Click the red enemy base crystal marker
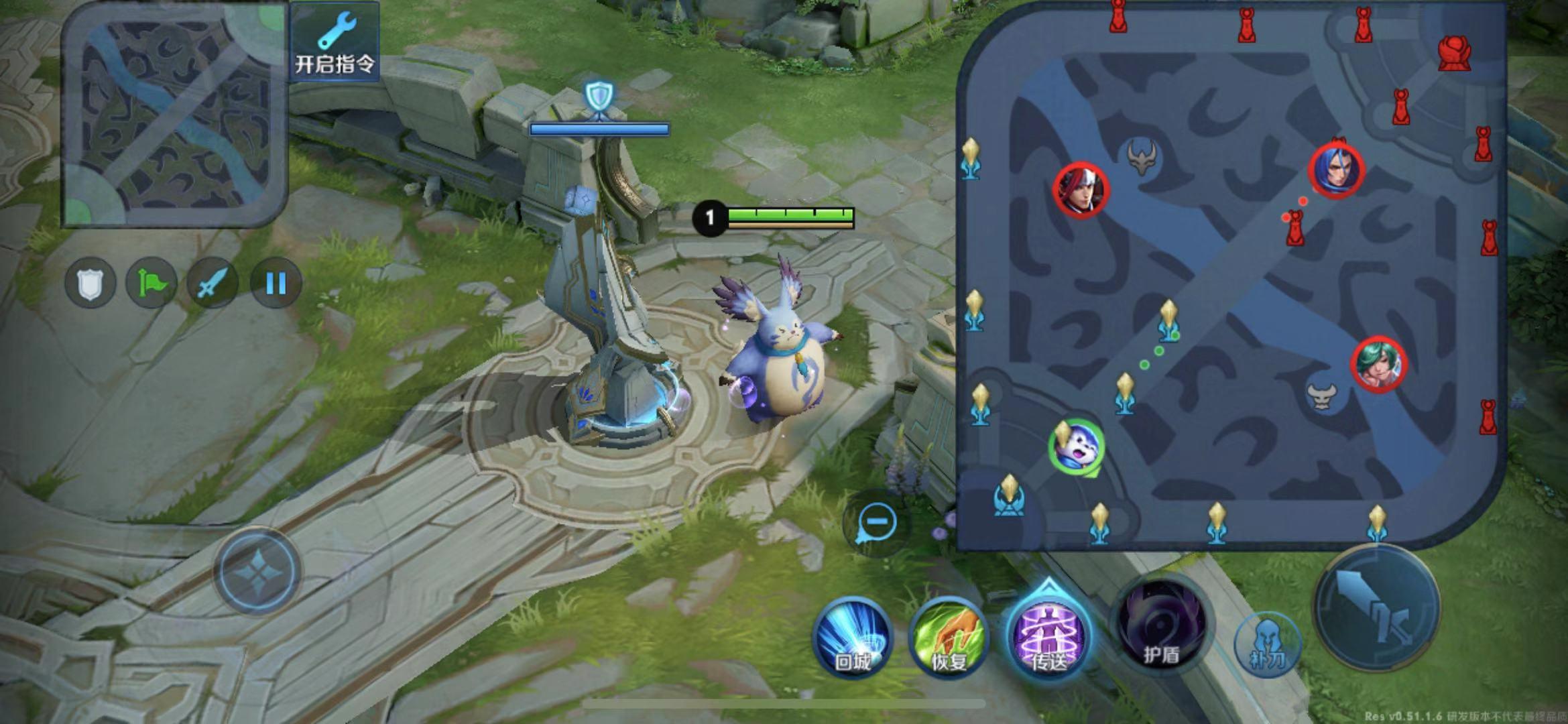Viewport: 1568px width, 724px height. click(x=1454, y=53)
